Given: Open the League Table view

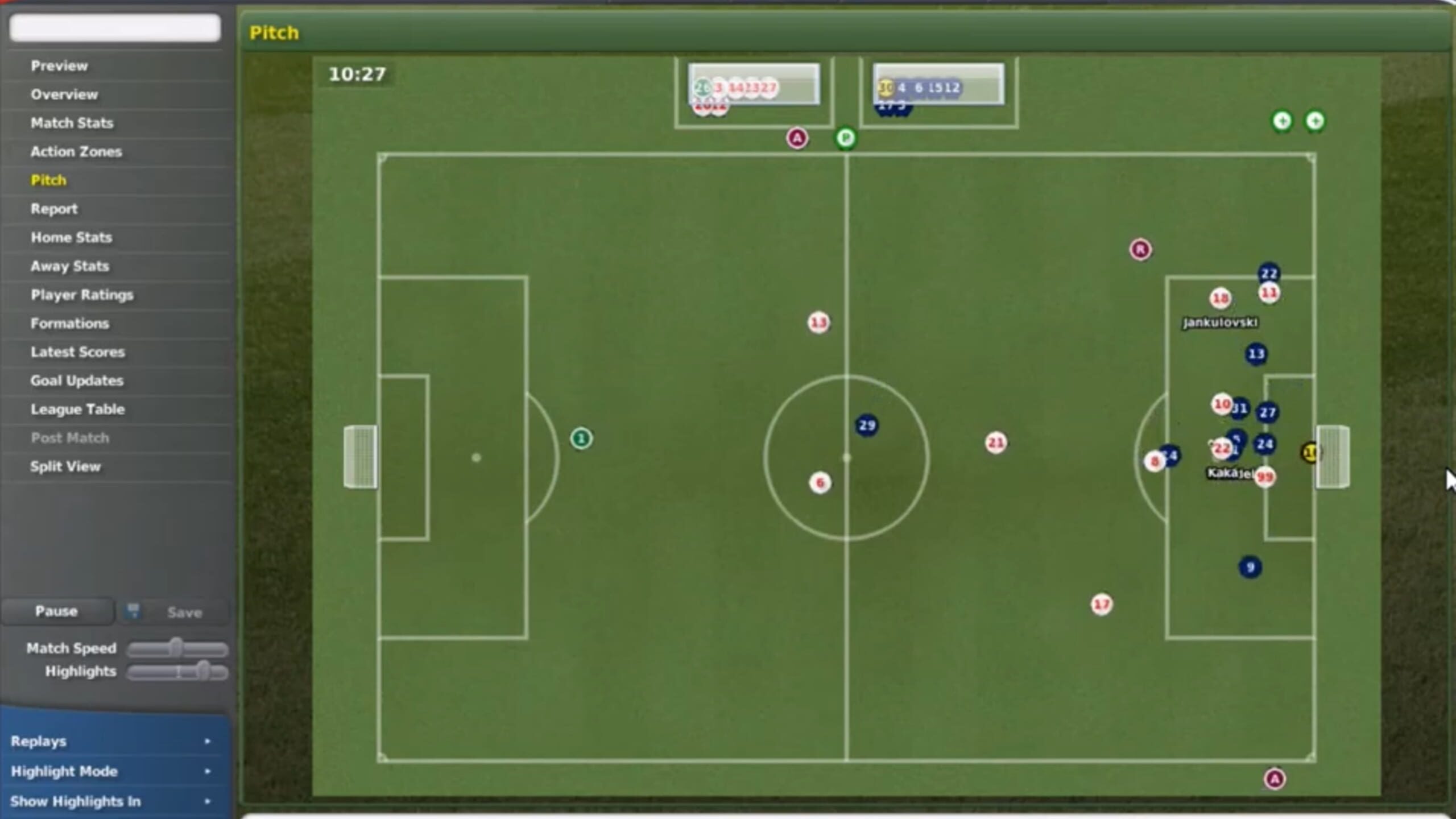Looking at the screenshot, I should click(x=78, y=409).
